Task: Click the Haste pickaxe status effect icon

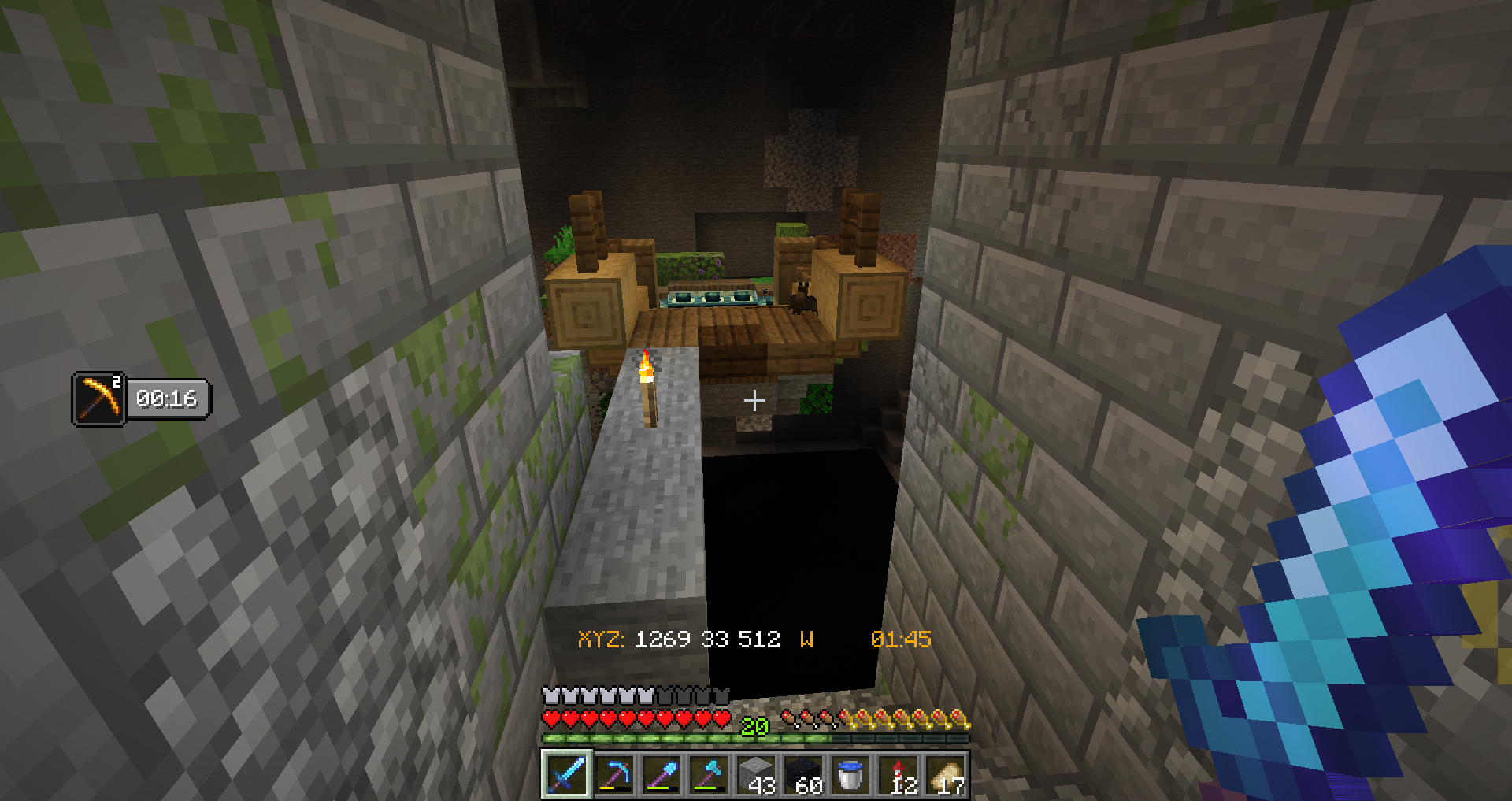Action: coord(99,399)
